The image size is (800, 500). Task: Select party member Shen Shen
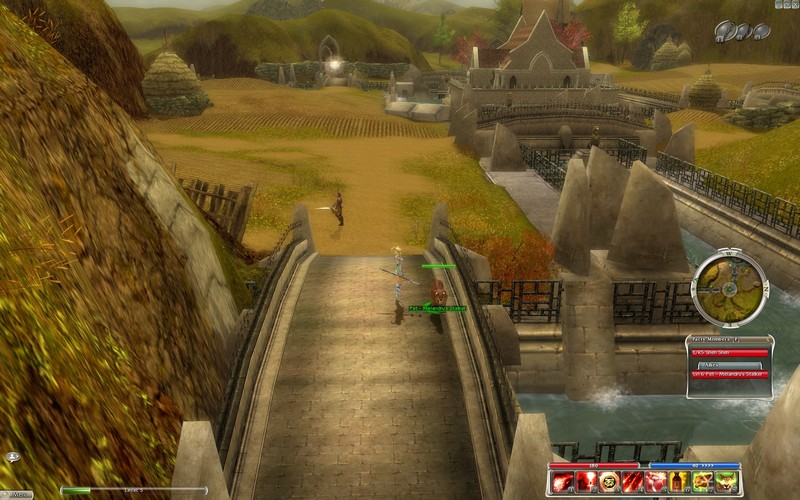pyautogui.click(x=728, y=352)
